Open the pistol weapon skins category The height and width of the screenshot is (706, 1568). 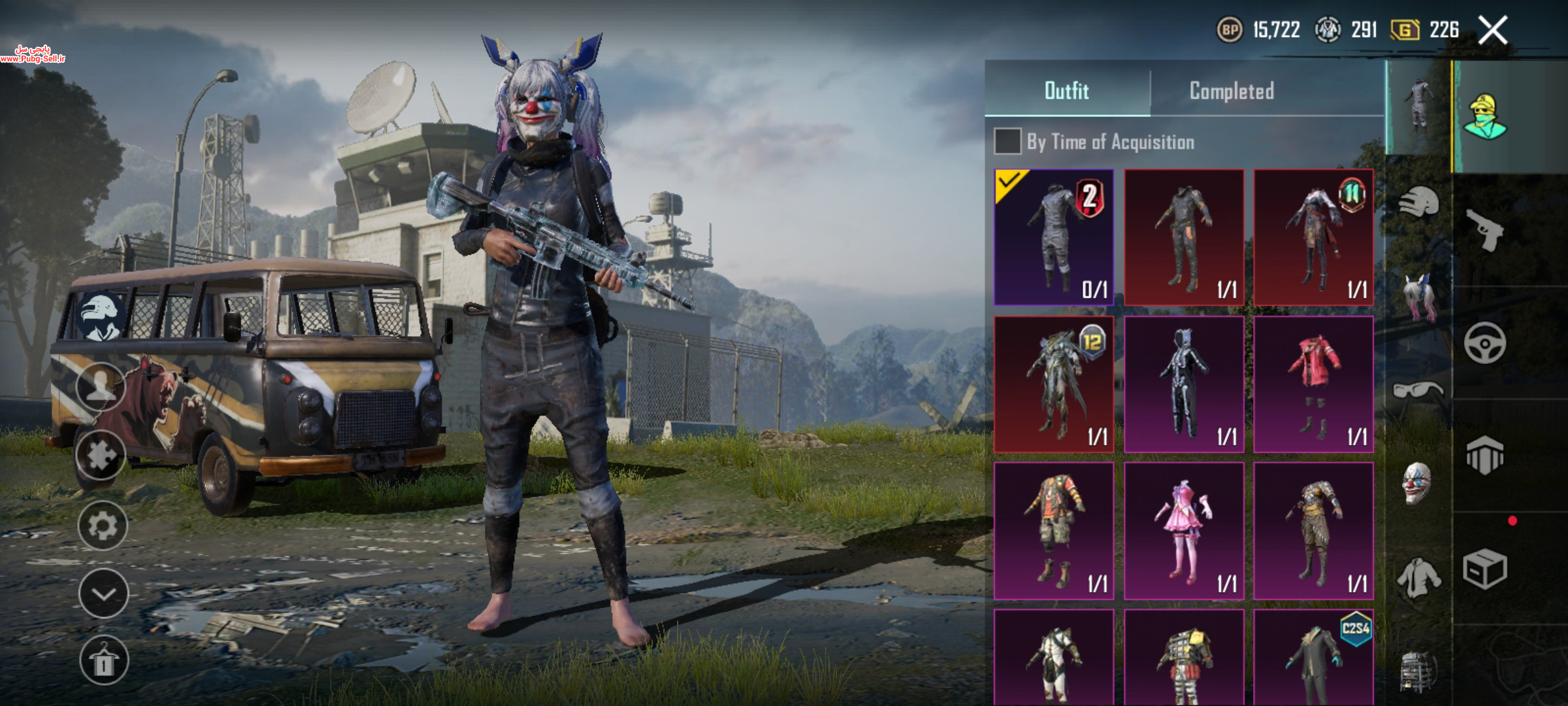[1484, 229]
